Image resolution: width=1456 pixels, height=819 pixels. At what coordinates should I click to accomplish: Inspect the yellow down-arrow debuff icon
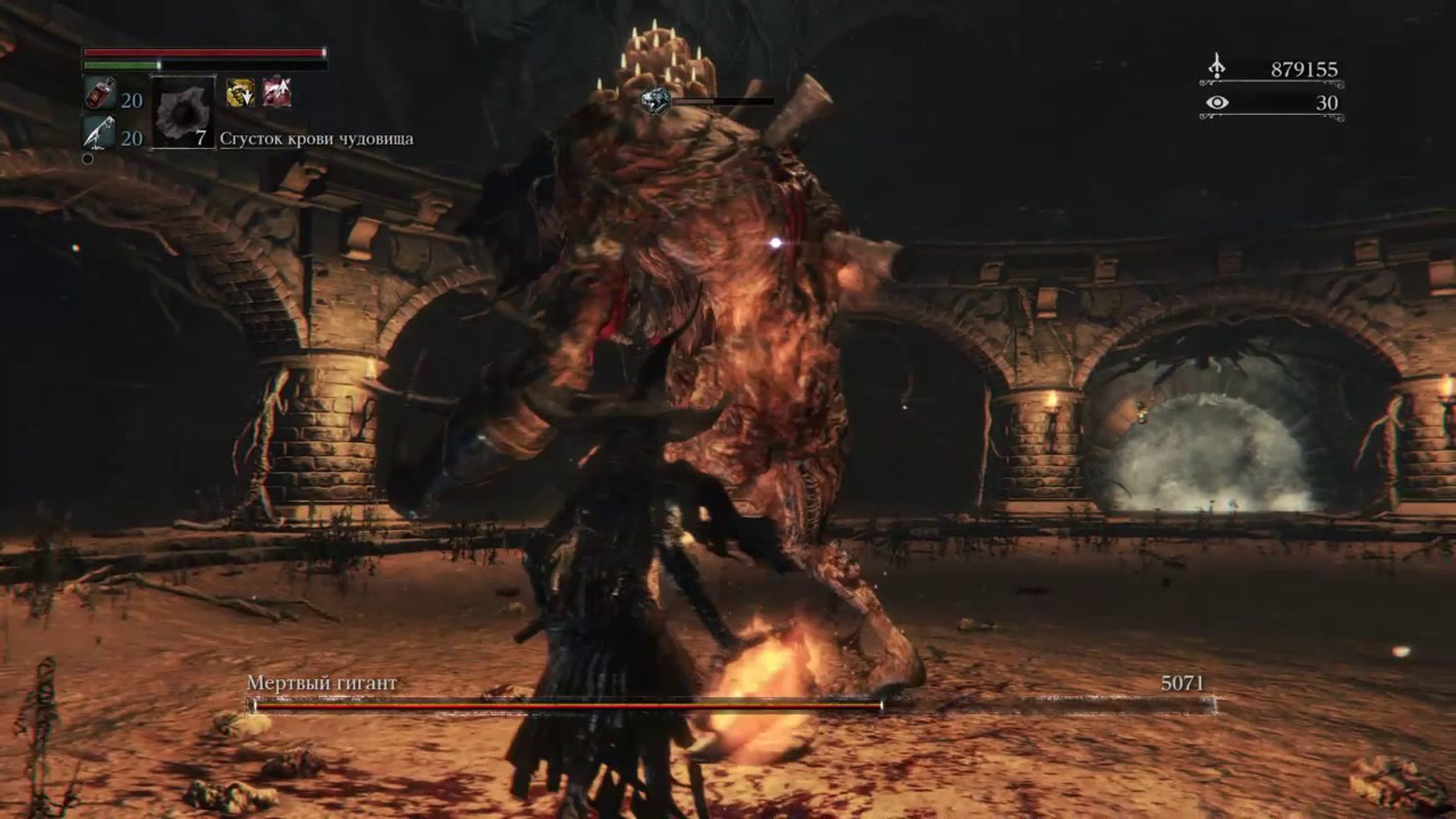pos(240,93)
